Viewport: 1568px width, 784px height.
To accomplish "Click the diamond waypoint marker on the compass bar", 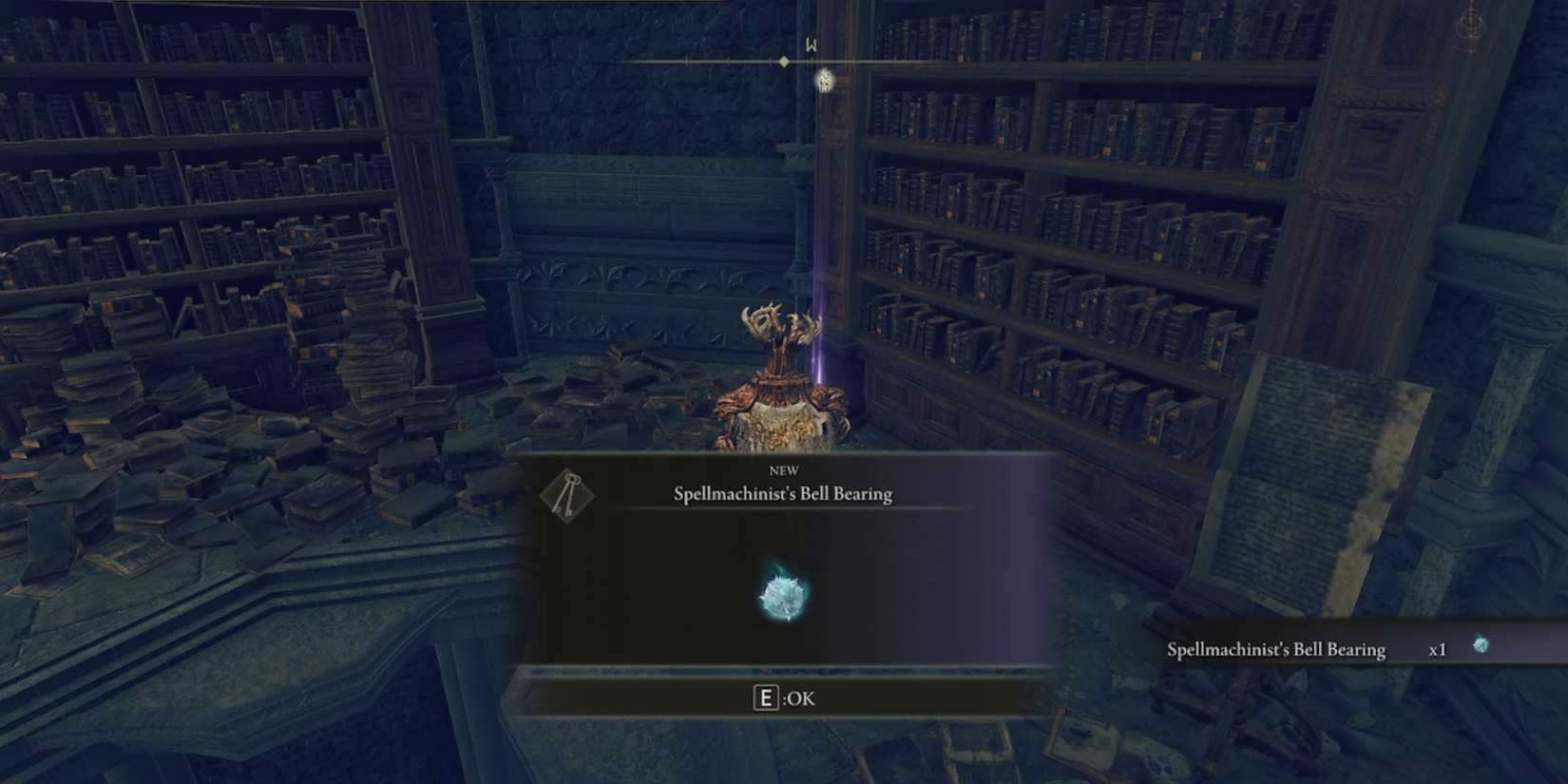I will [x=784, y=60].
